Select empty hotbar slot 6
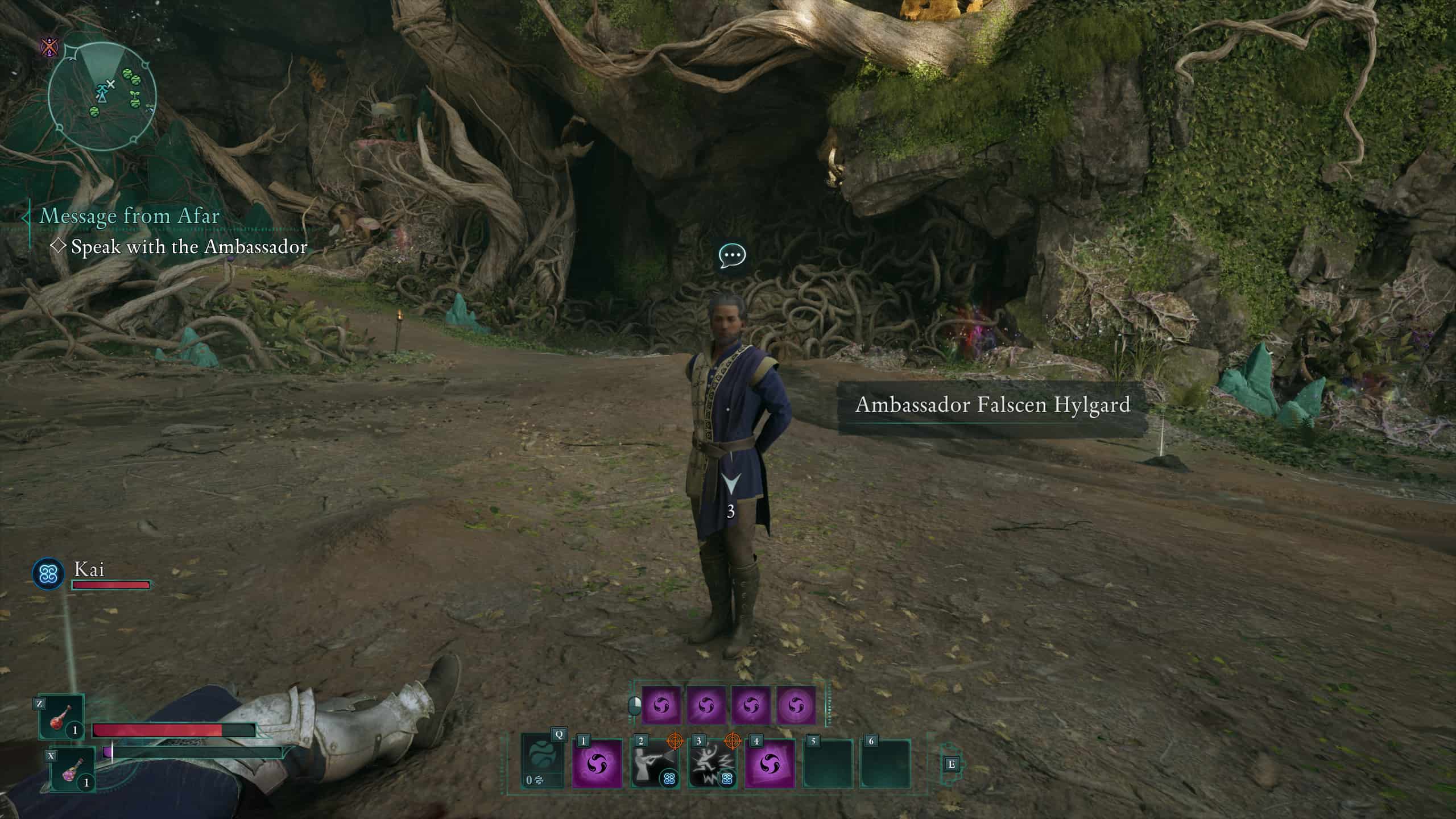 pyautogui.click(x=886, y=763)
